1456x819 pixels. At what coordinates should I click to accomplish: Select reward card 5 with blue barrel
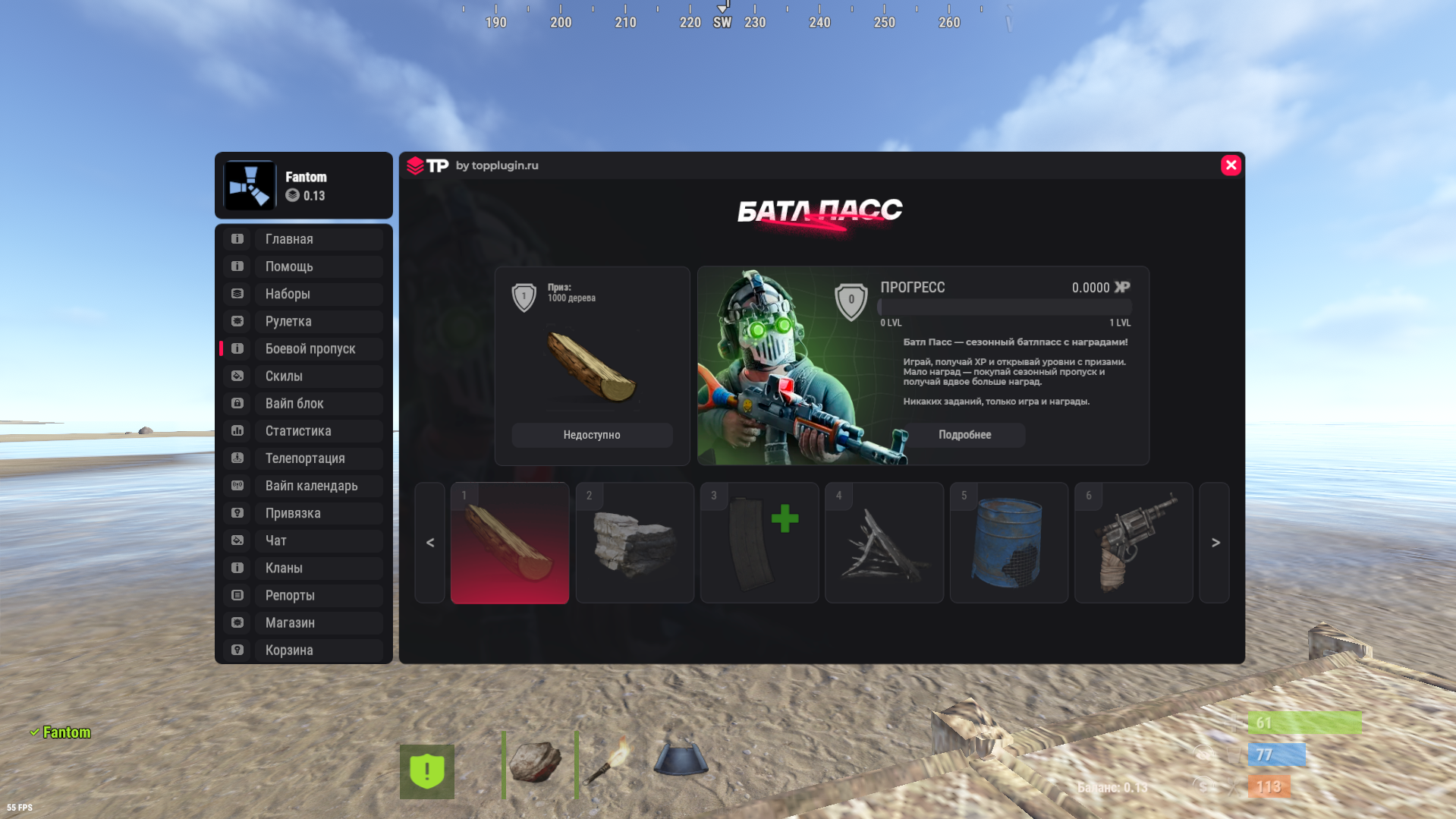(1008, 543)
